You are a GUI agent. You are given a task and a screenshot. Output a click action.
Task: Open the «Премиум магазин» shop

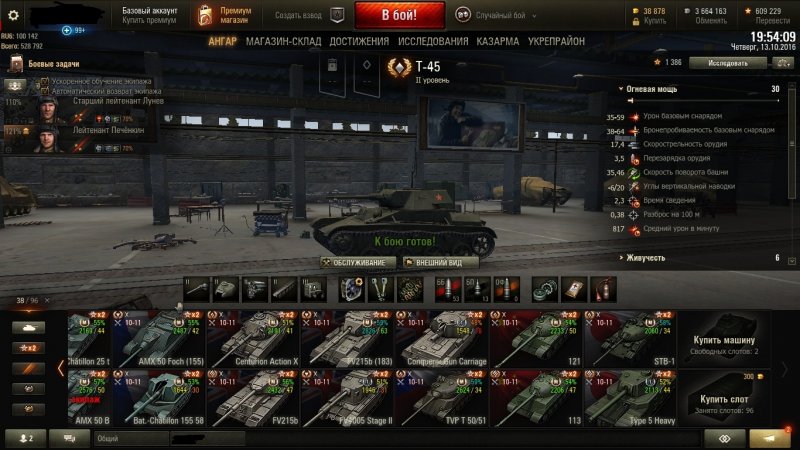(224, 14)
